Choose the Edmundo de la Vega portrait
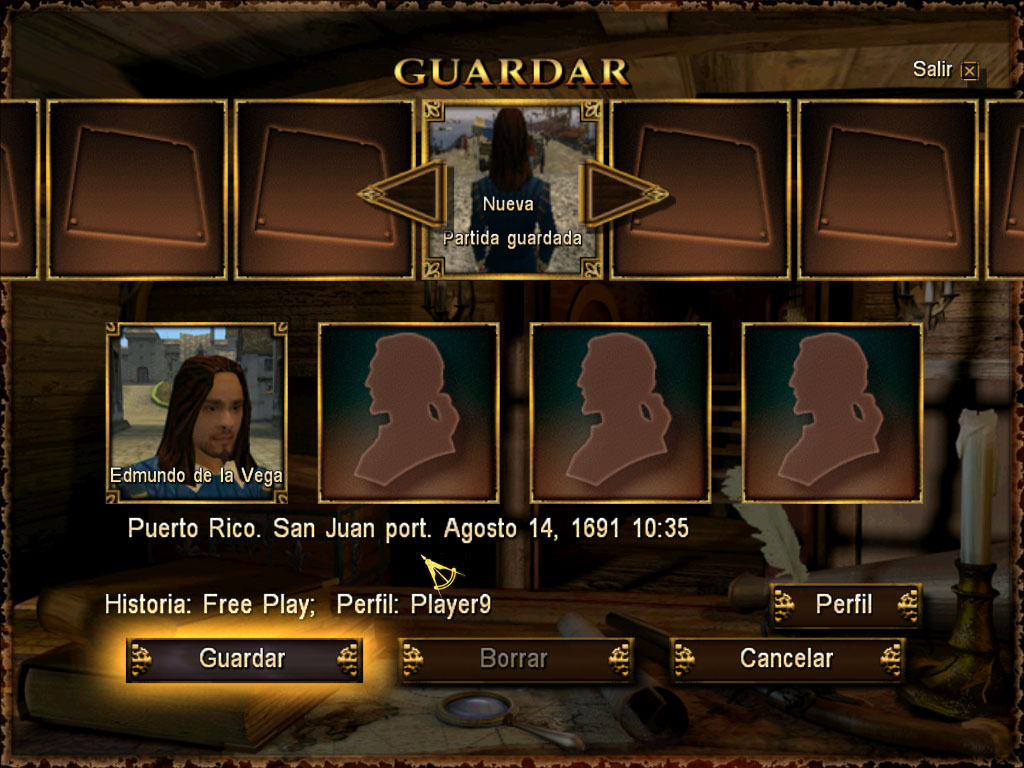Screen dimensions: 1024x768 197,412
